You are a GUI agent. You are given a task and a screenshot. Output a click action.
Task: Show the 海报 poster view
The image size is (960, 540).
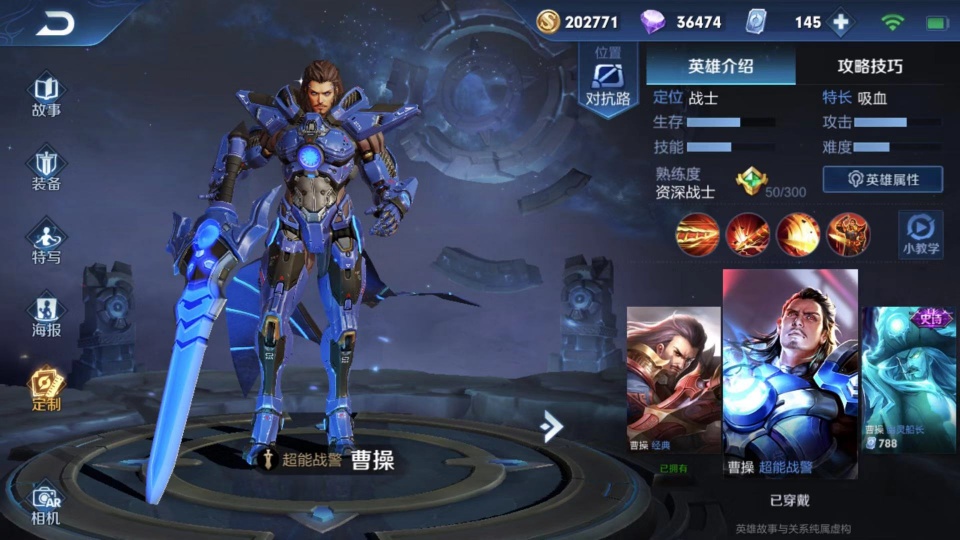point(46,316)
